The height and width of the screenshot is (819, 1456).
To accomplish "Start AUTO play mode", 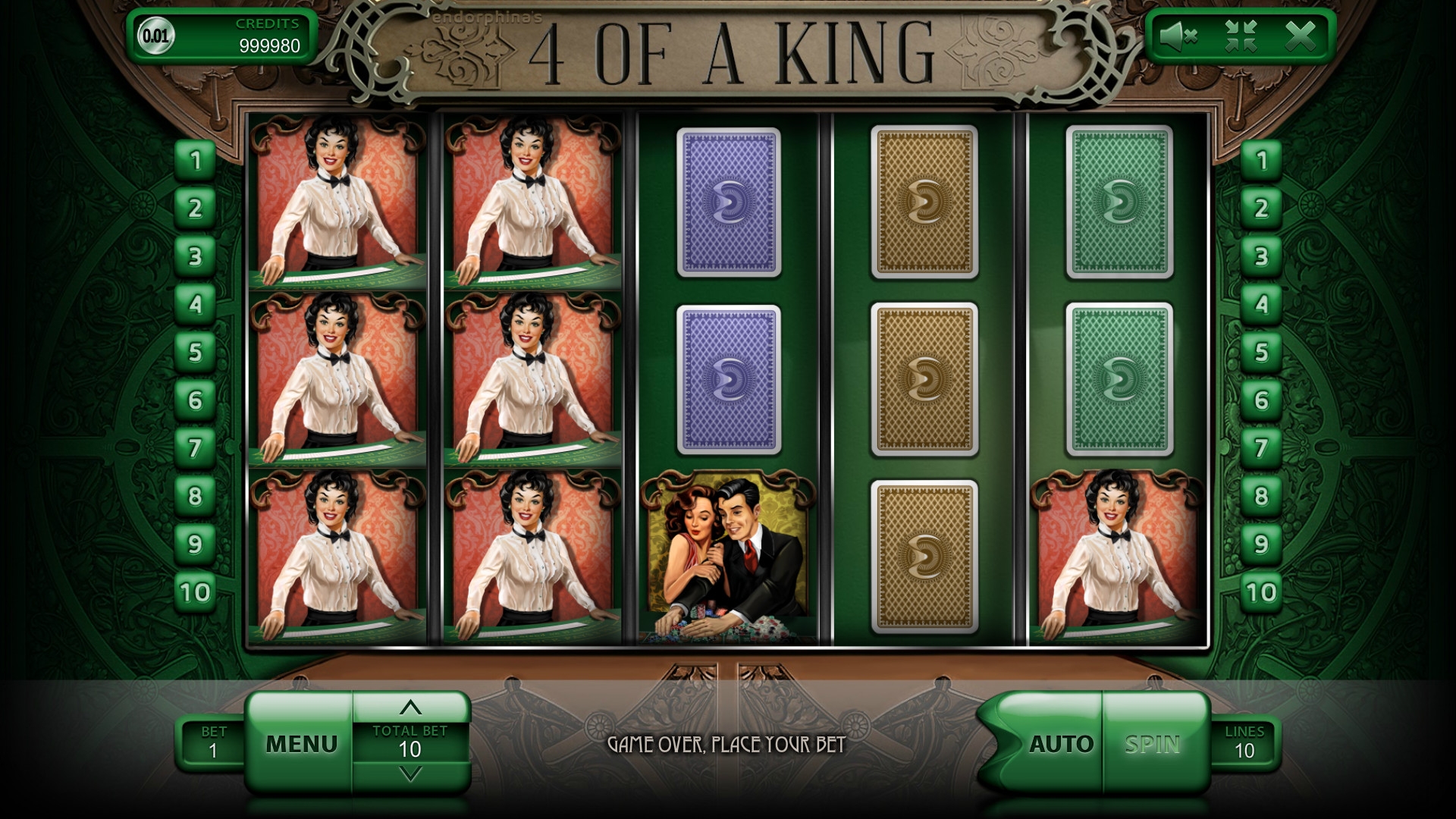I will pyautogui.click(x=1060, y=744).
